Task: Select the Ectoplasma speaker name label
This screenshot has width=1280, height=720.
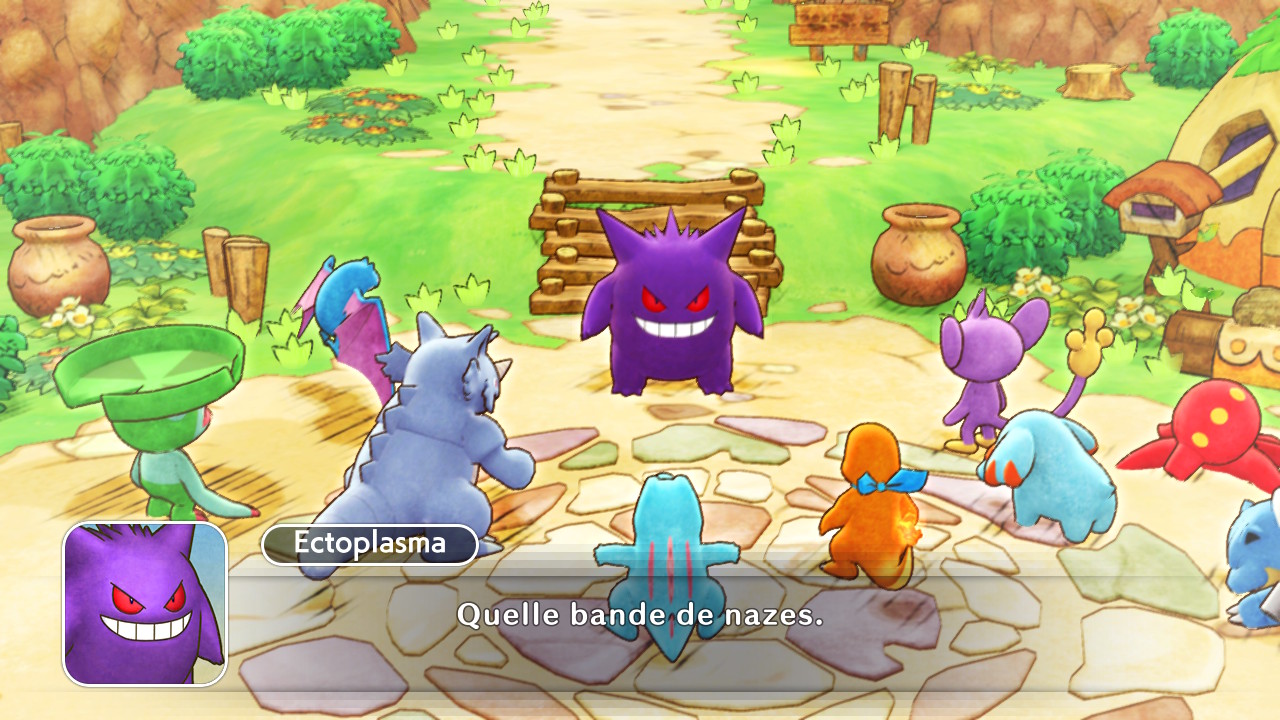Action: point(369,544)
